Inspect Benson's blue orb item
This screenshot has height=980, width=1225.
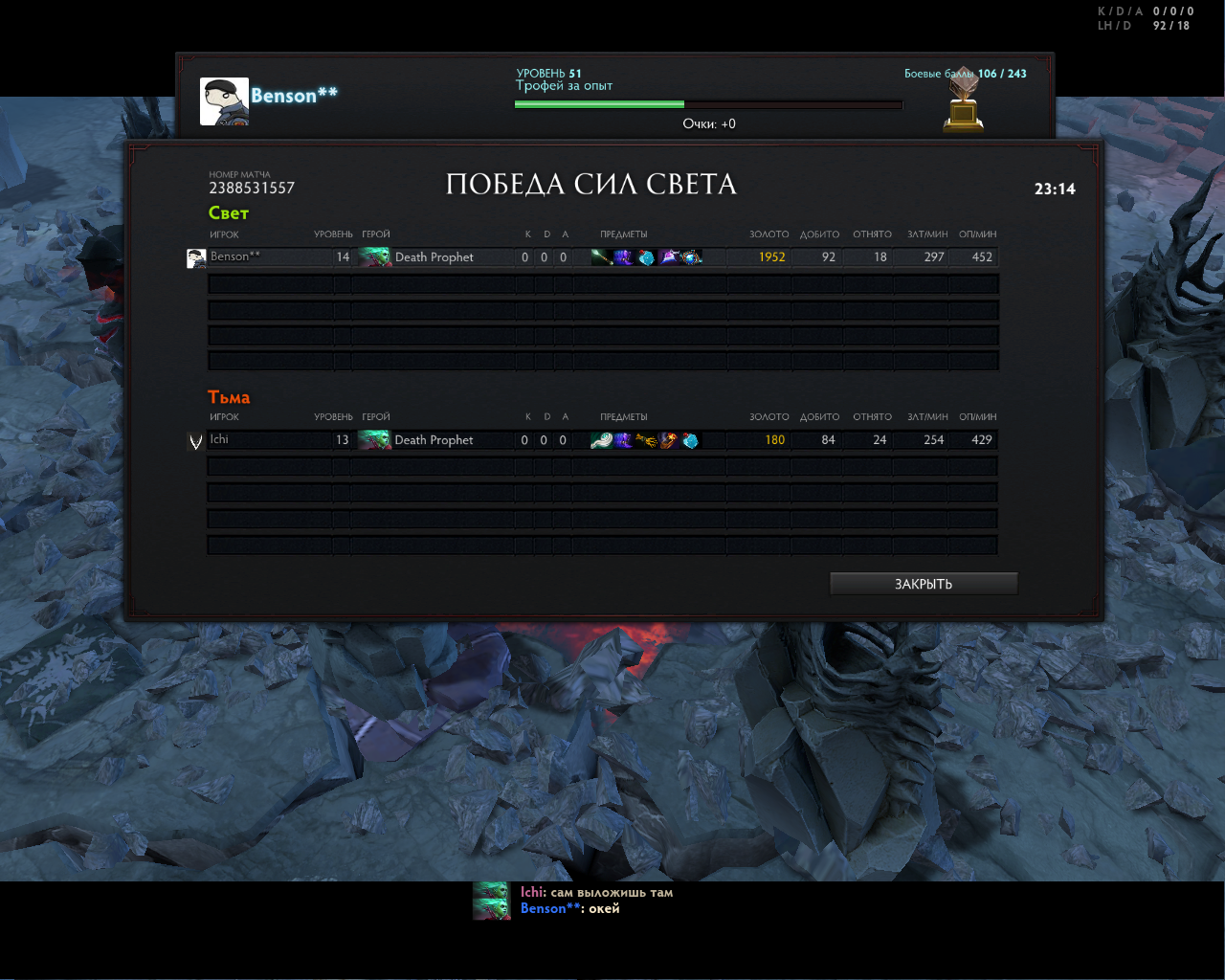click(x=691, y=256)
